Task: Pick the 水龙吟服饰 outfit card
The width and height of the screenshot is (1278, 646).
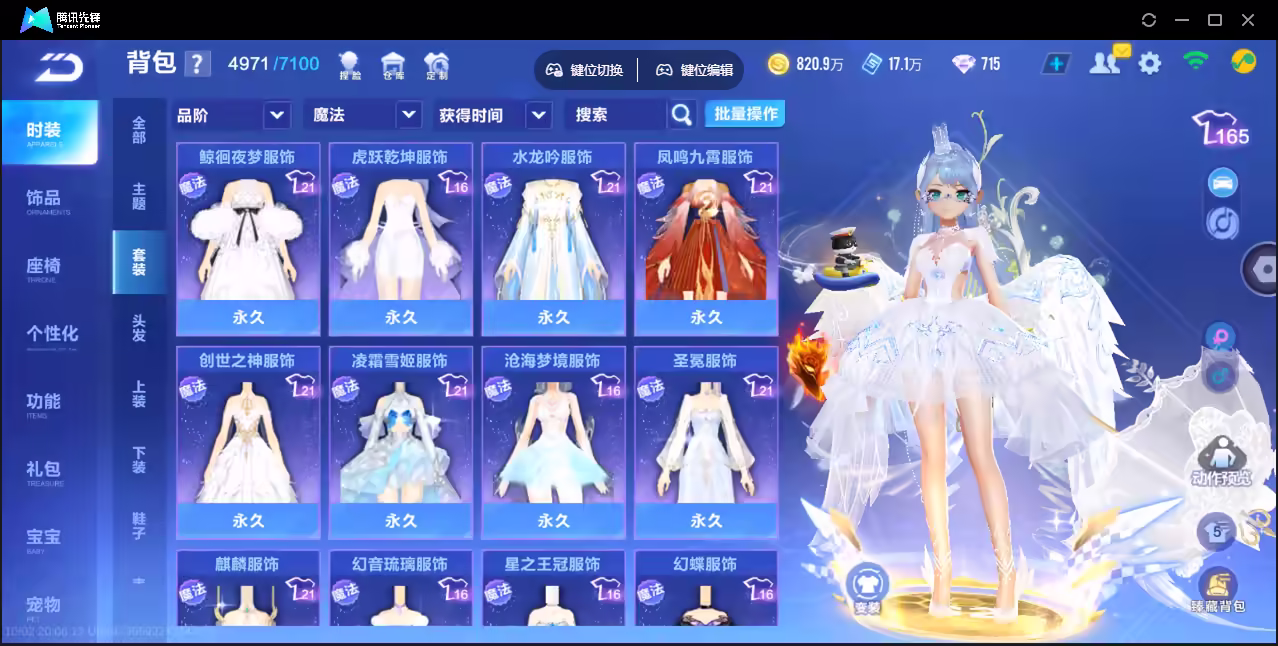Action: 553,240
